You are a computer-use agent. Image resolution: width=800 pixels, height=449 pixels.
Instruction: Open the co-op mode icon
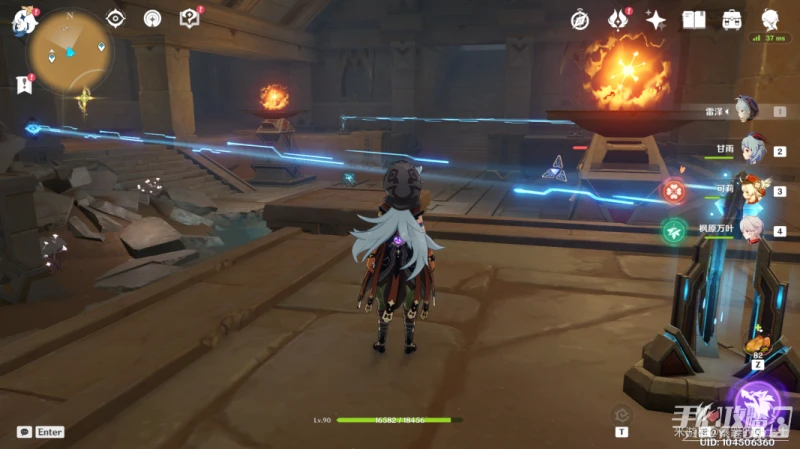point(152,18)
